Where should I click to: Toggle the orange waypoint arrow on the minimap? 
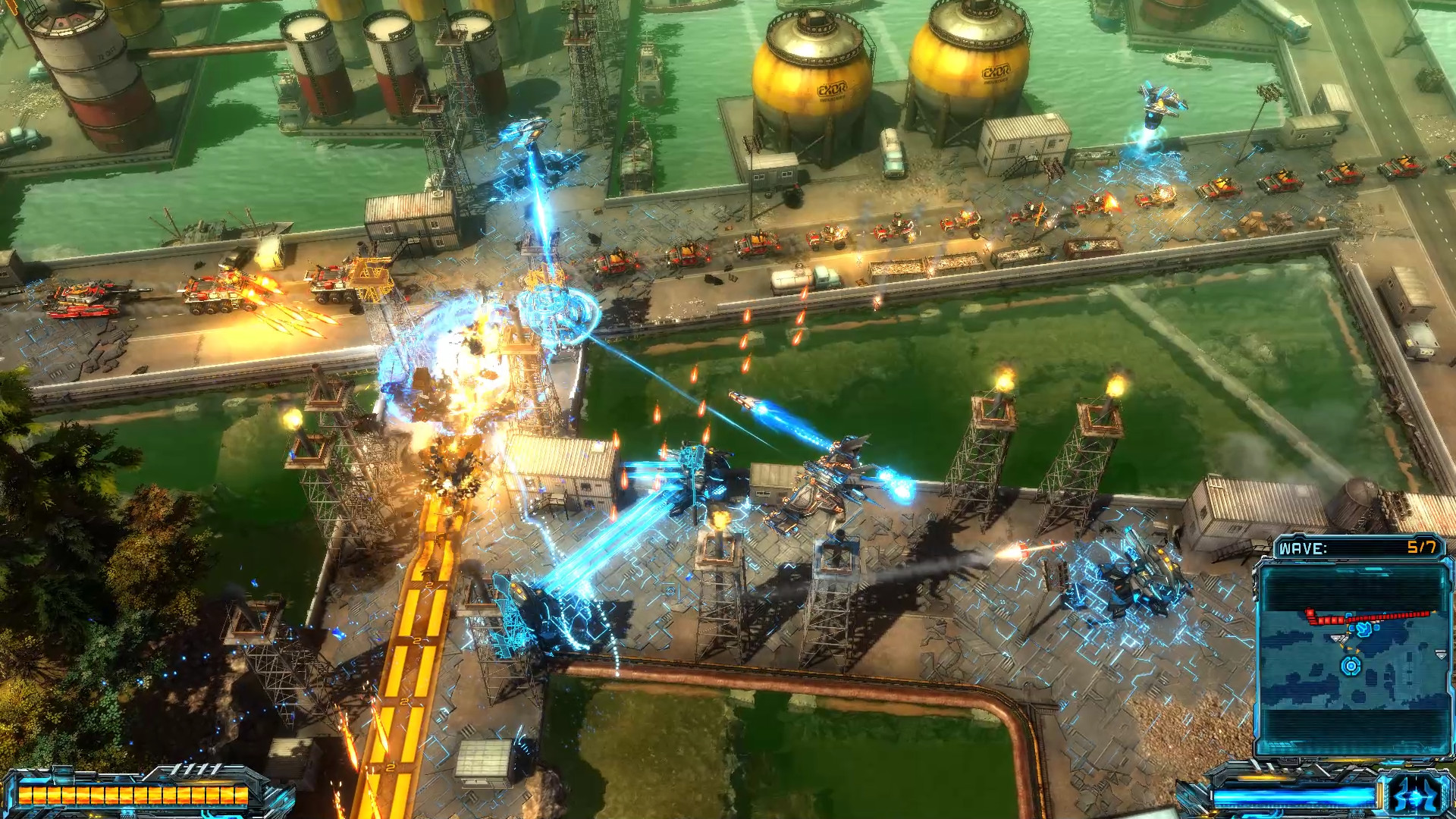click(1351, 648)
